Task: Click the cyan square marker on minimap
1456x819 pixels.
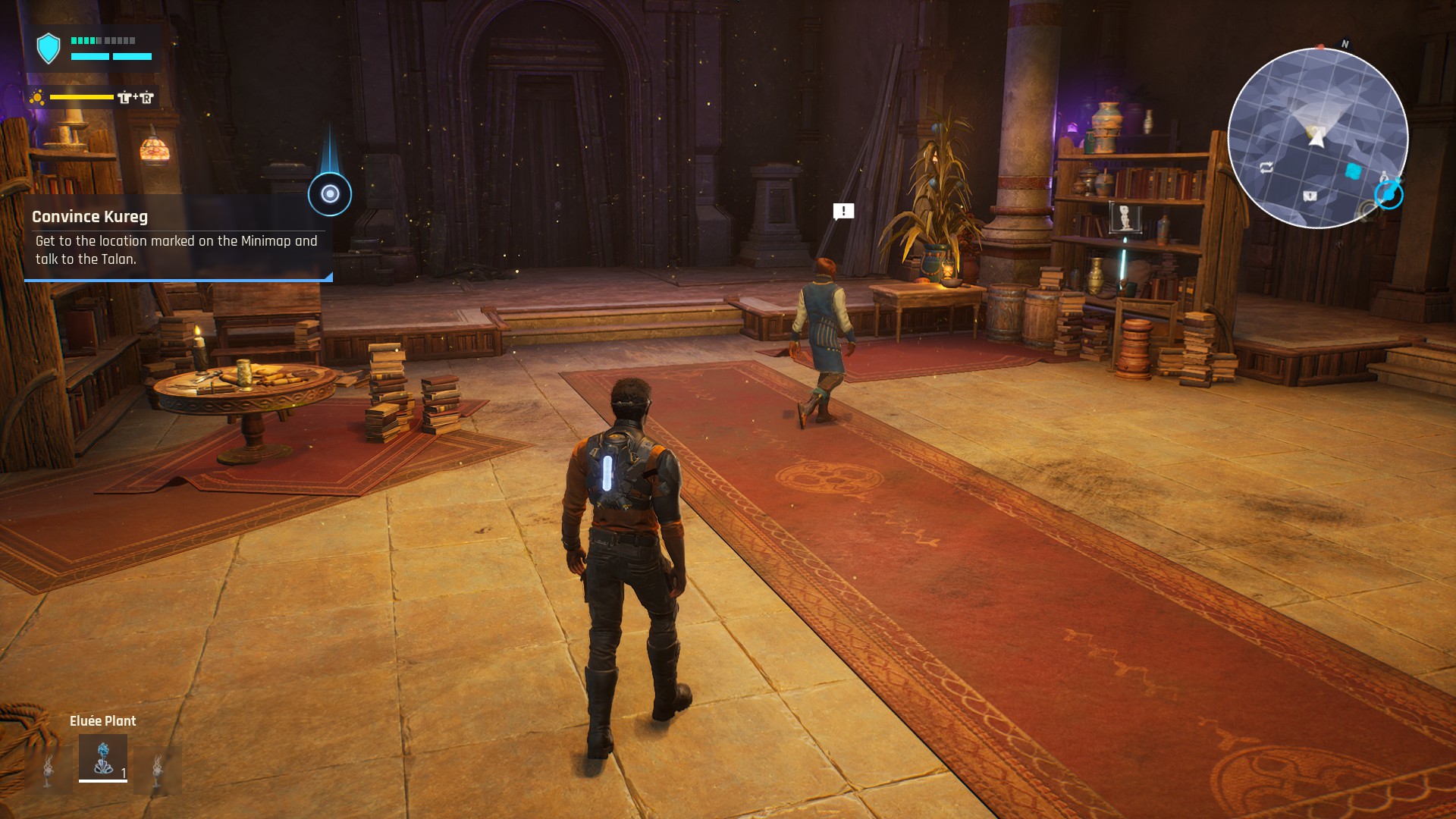Action: tap(1353, 171)
